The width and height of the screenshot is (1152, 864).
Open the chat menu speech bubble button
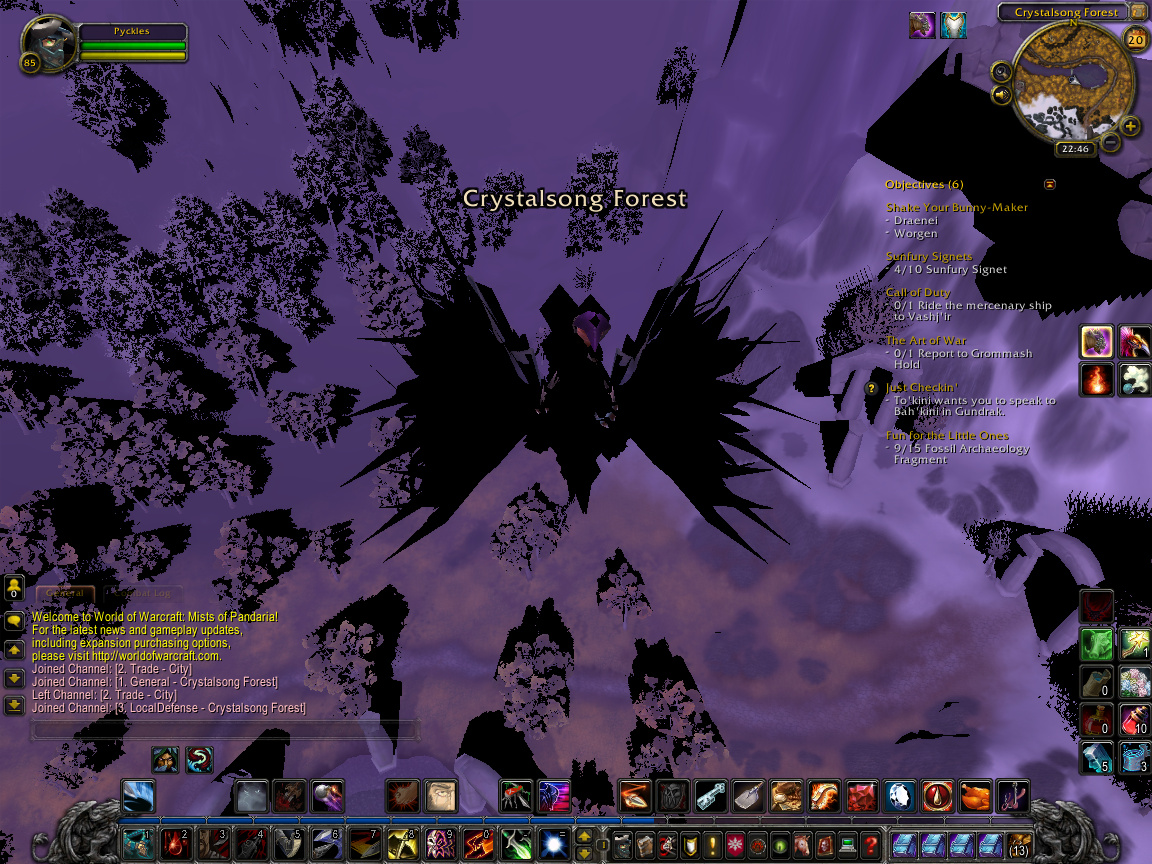tap(14, 621)
